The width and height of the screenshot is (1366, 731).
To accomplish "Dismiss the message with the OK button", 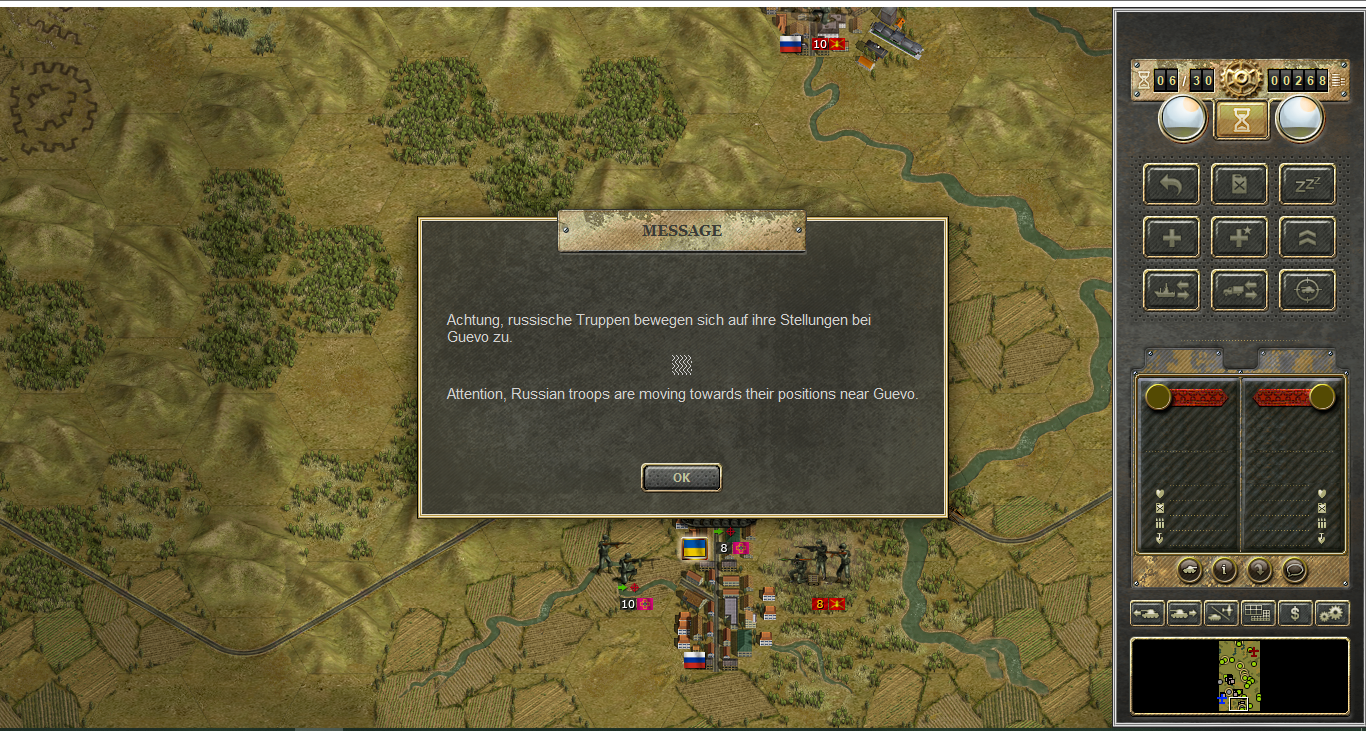I will point(681,478).
